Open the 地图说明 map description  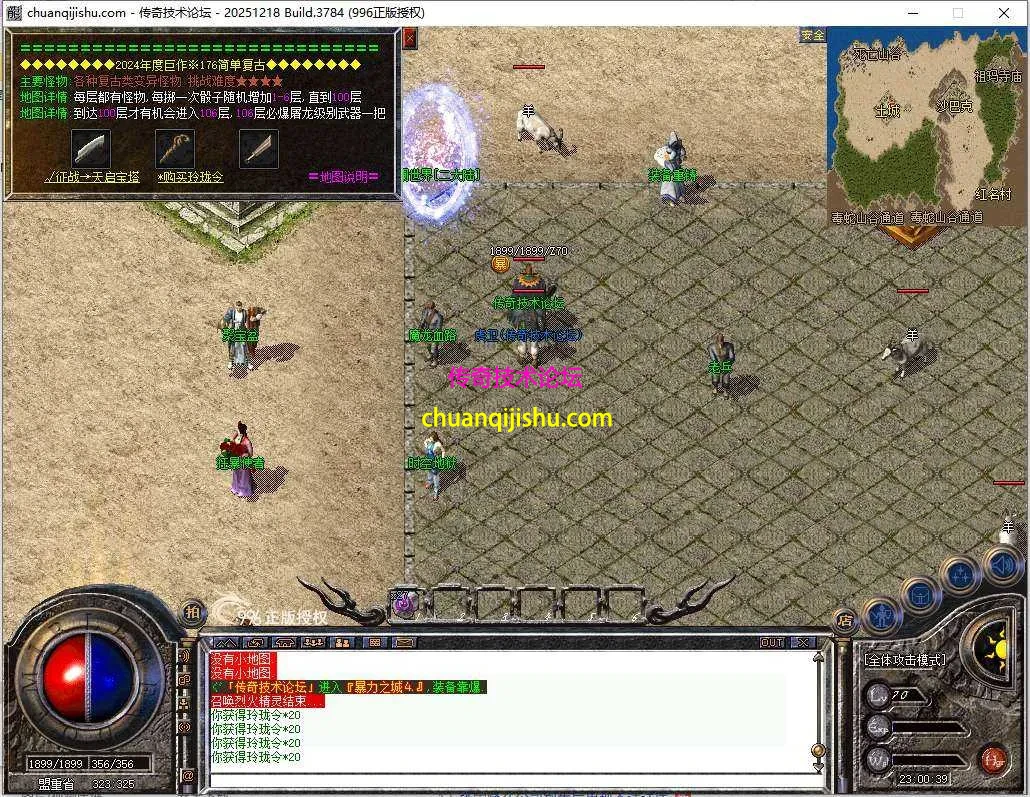(343, 177)
